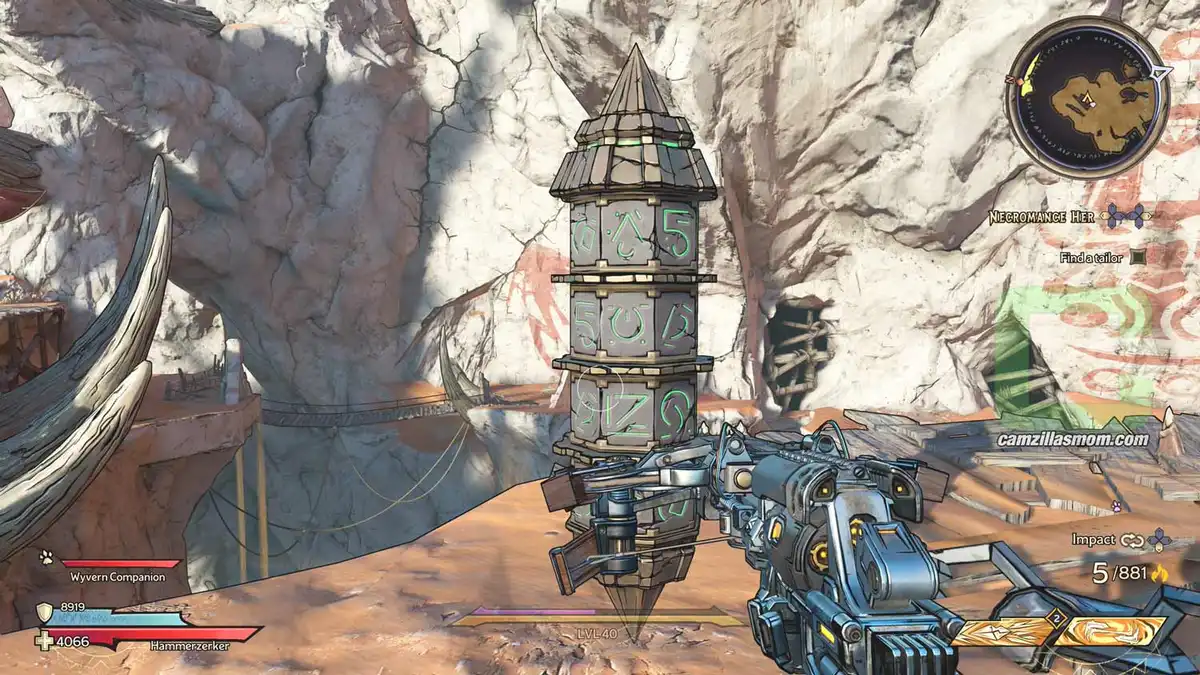Click the health cross icon
This screenshot has width=1200, height=675.
pos(45,640)
